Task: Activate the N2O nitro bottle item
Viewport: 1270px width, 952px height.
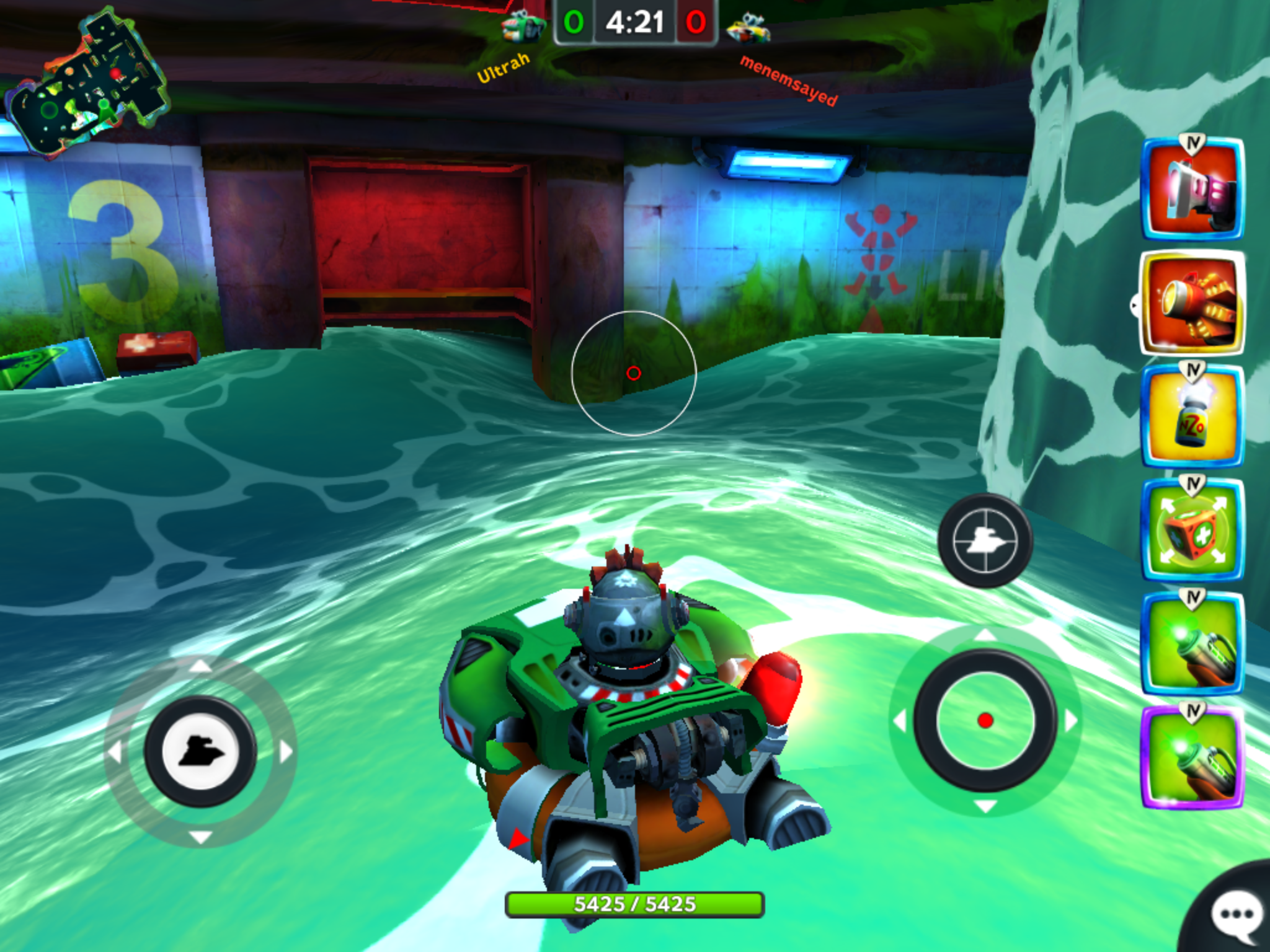Action: click(x=1192, y=416)
